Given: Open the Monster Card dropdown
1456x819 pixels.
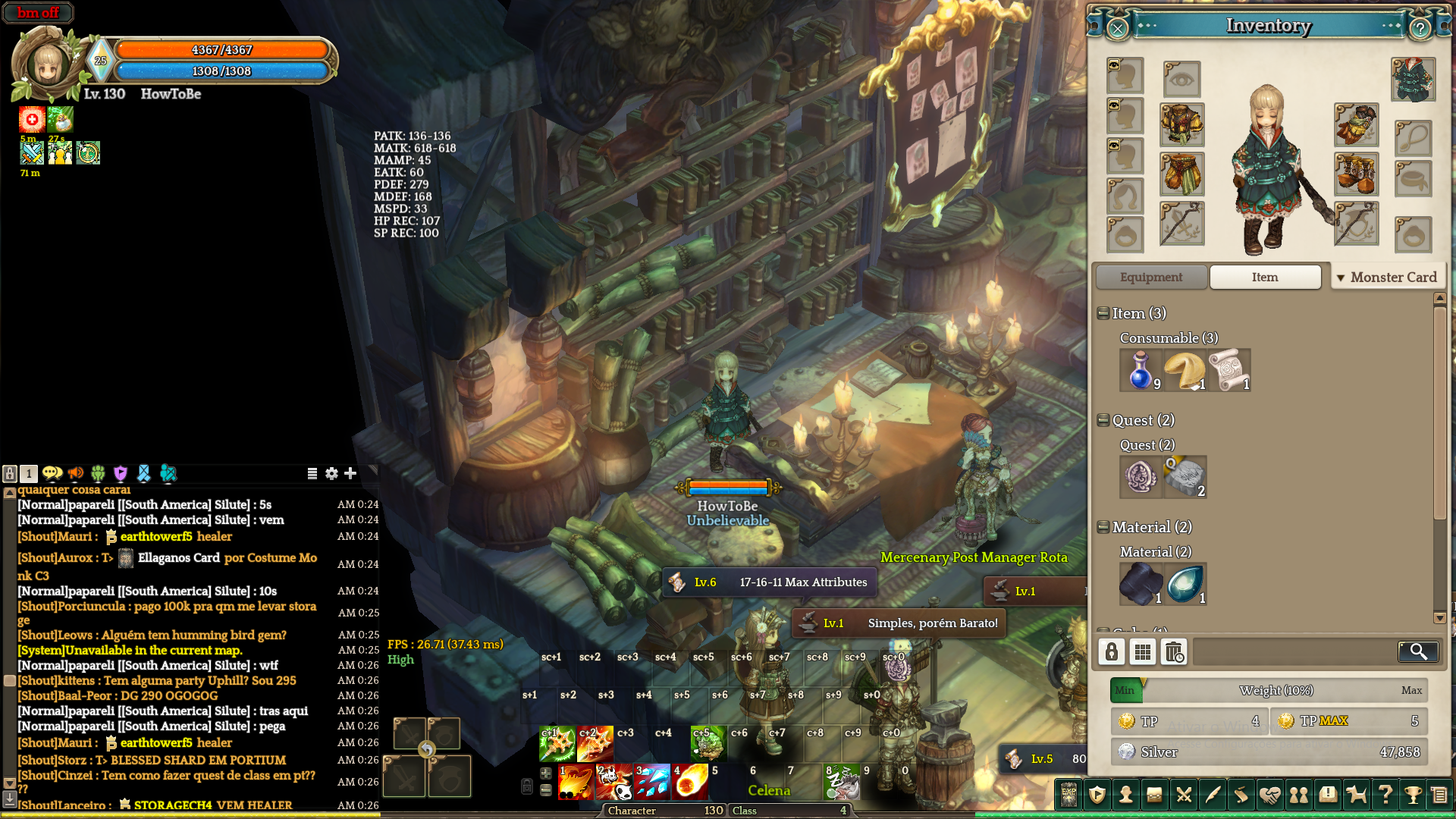Looking at the screenshot, I should click(x=1387, y=278).
